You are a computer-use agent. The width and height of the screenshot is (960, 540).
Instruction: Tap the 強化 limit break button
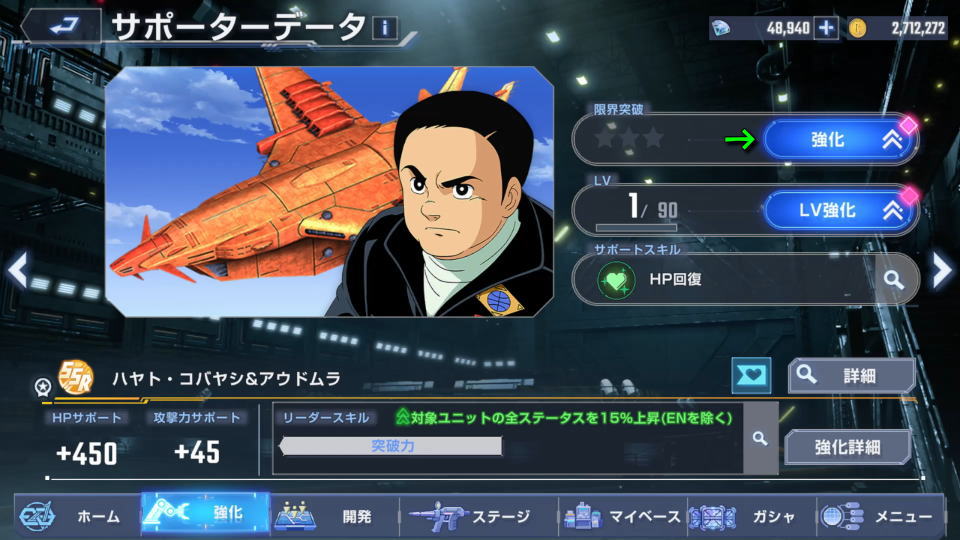point(838,140)
